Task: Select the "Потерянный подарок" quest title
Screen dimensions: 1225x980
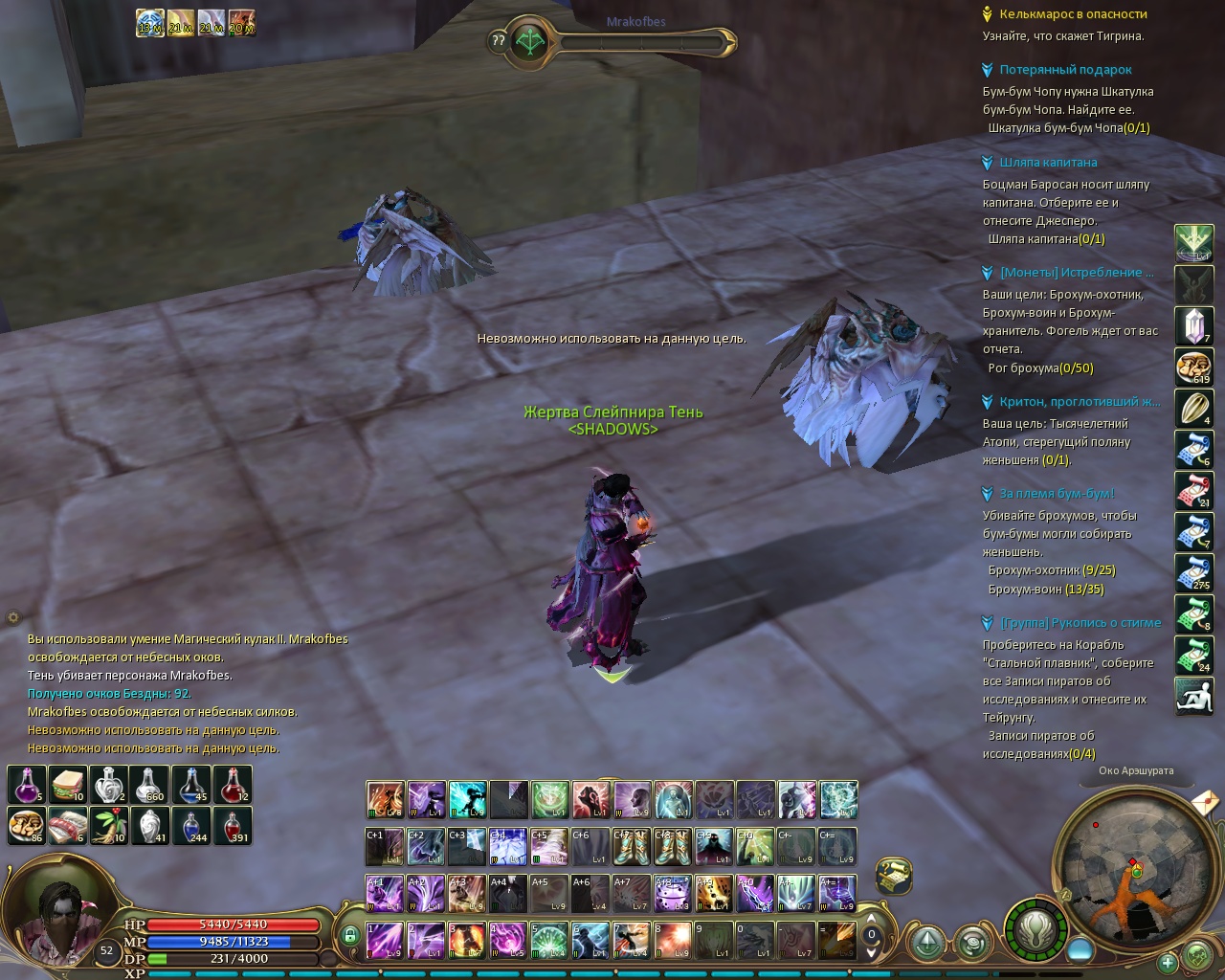Action: [1065, 70]
